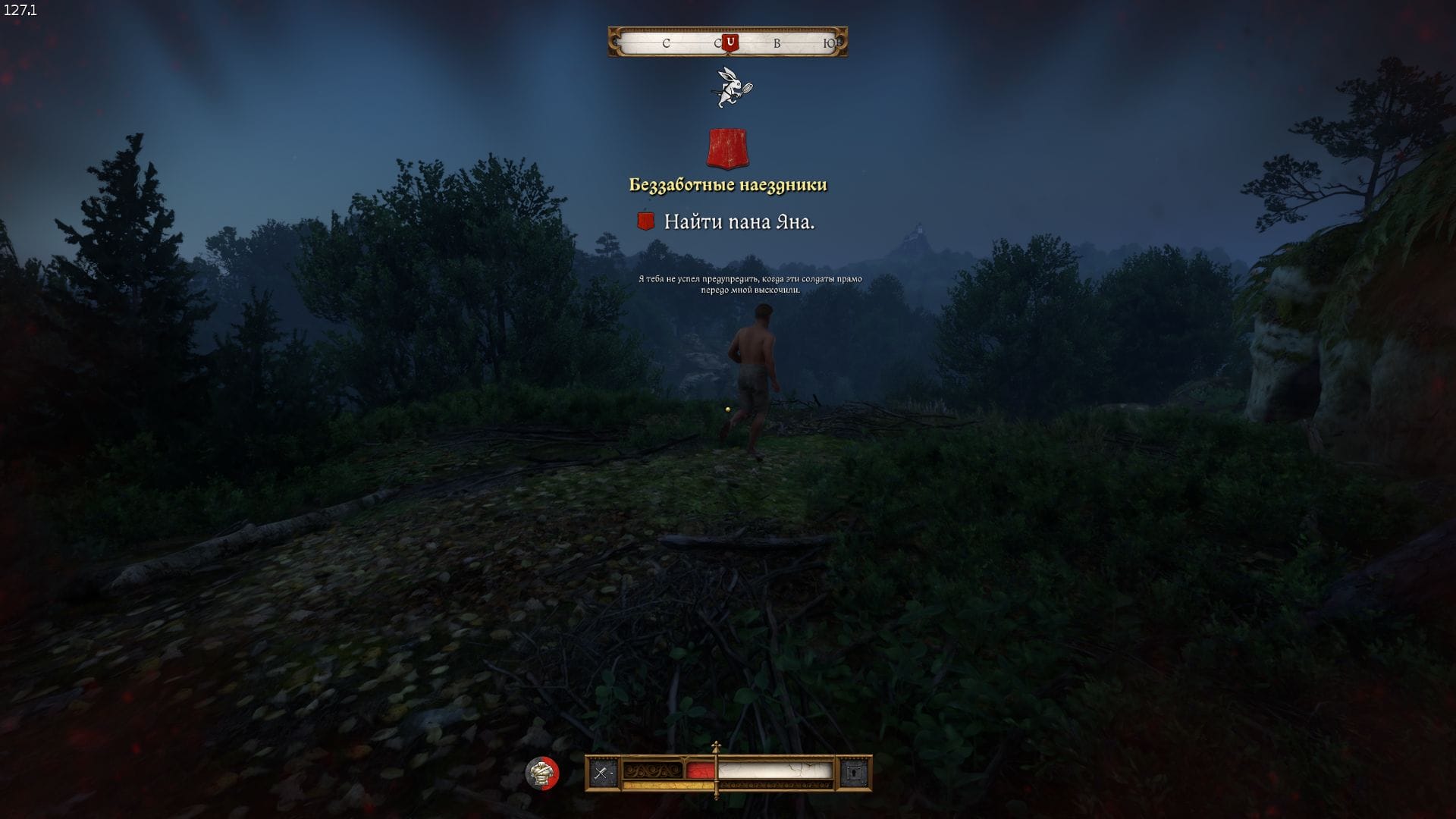Select the objective «Найти пана Яна.»
This screenshot has height=819, width=1456.
tap(739, 221)
